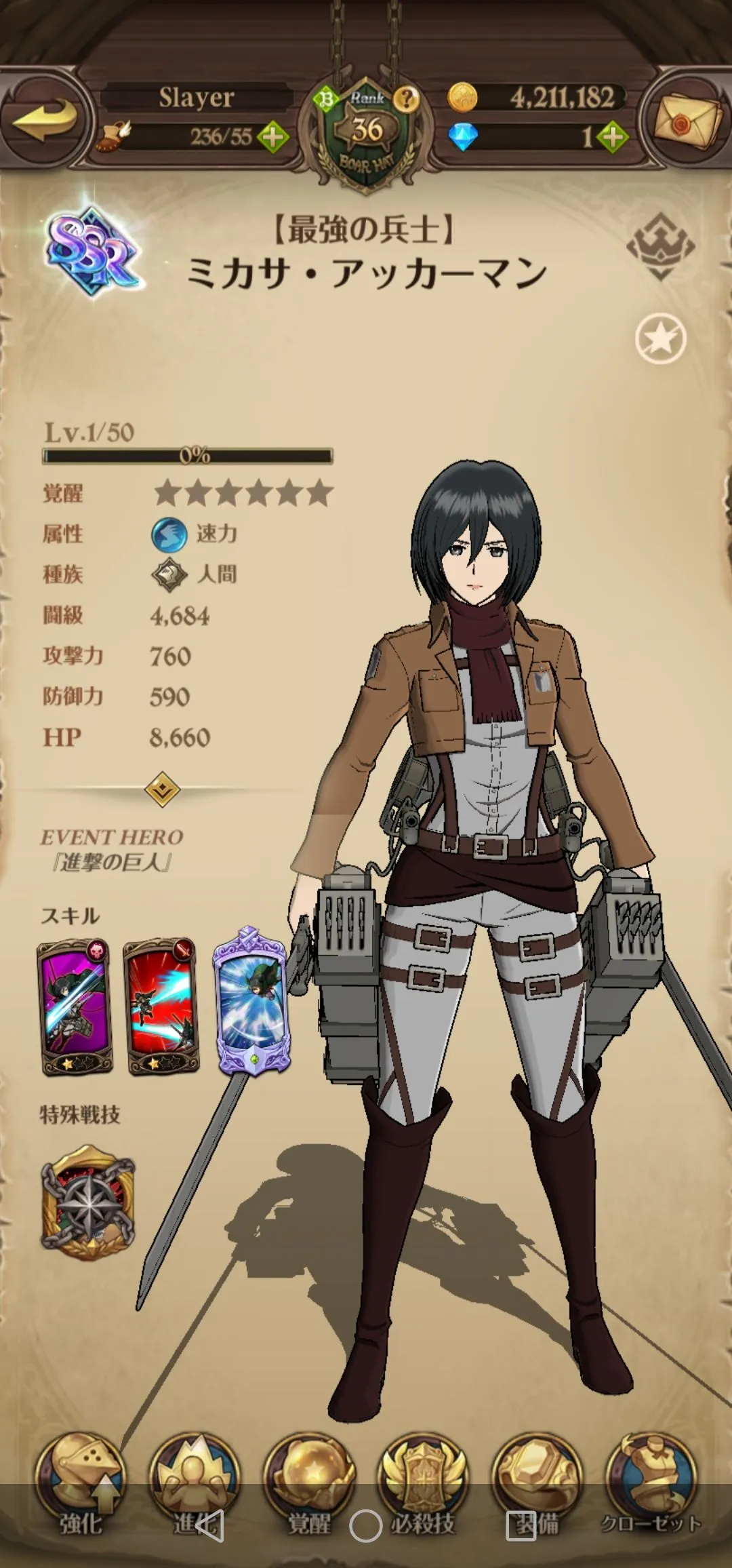Buy diamonds with the green plus button
This screenshot has height=1568, width=732.
point(613,138)
